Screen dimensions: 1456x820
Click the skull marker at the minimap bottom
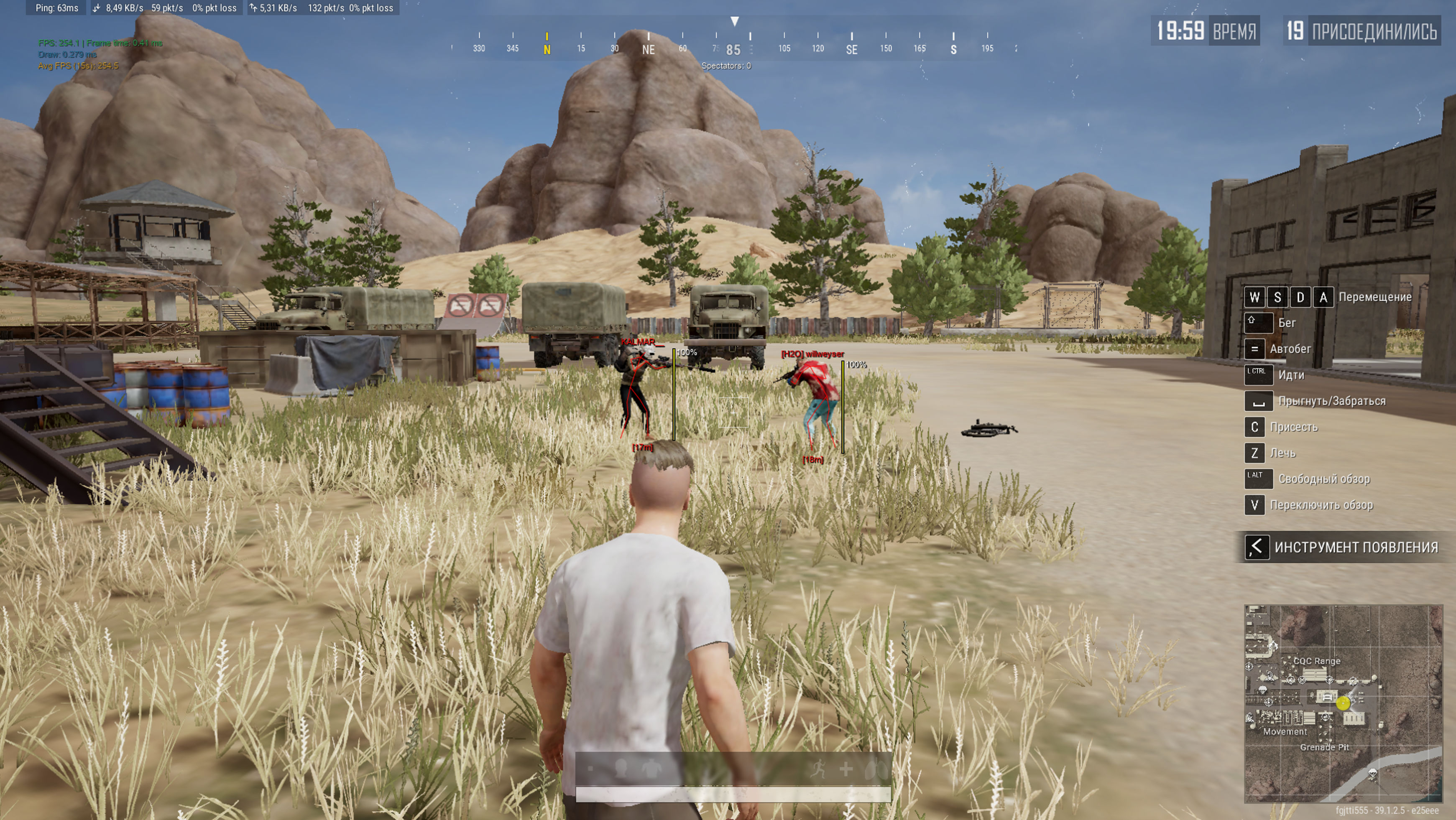pos(1372,773)
